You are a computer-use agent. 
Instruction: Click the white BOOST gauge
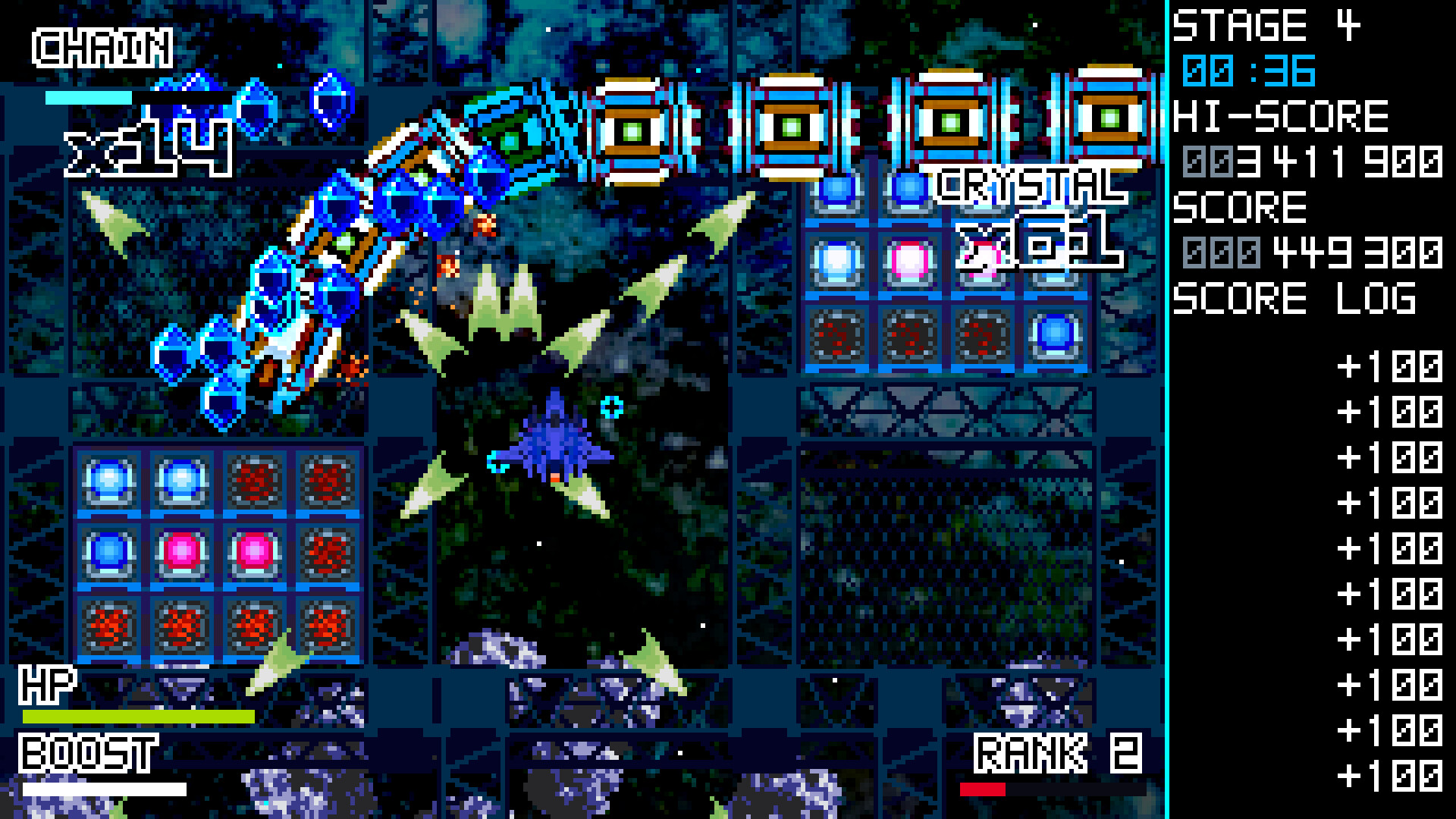click(x=106, y=789)
